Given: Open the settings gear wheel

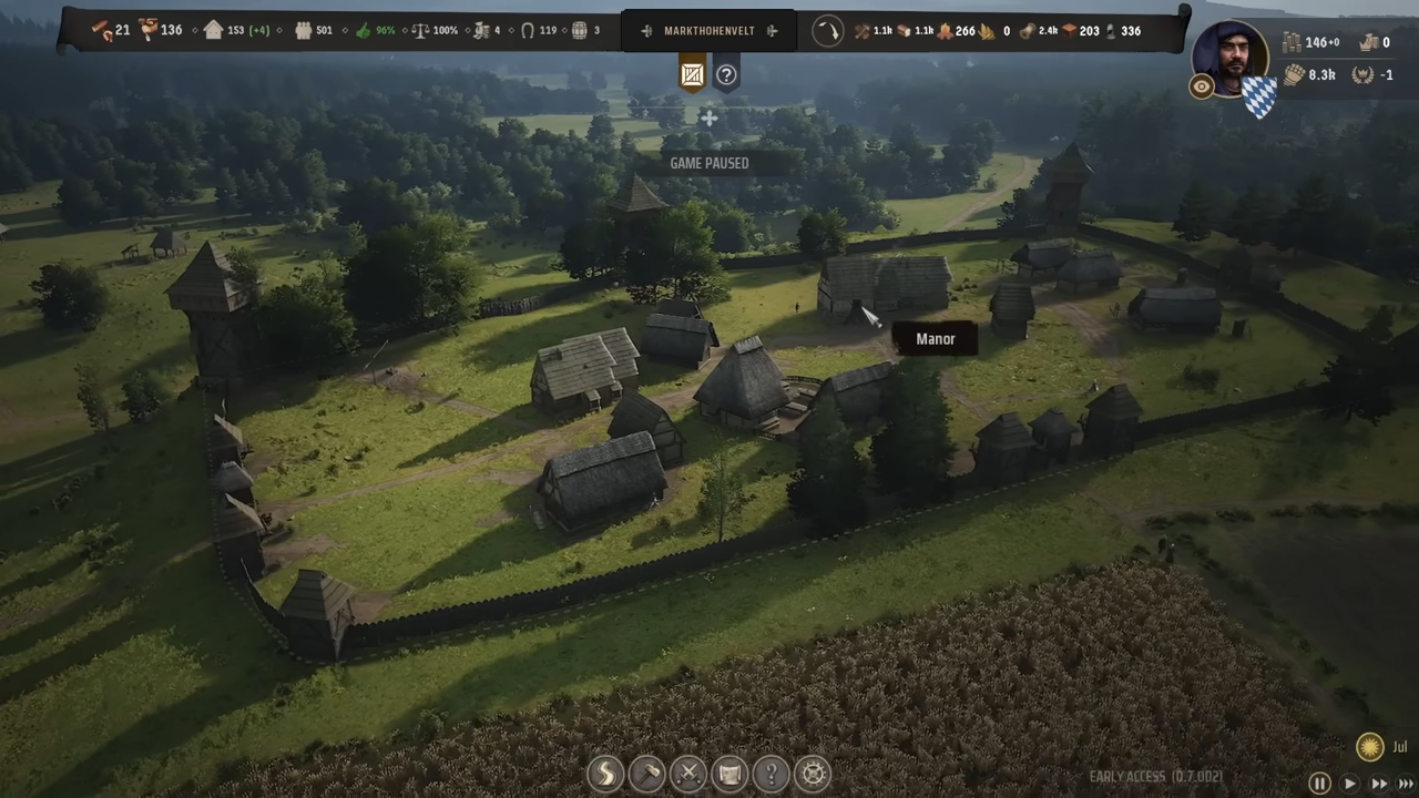Looking at the screenshot, I should tap(812, 773).
